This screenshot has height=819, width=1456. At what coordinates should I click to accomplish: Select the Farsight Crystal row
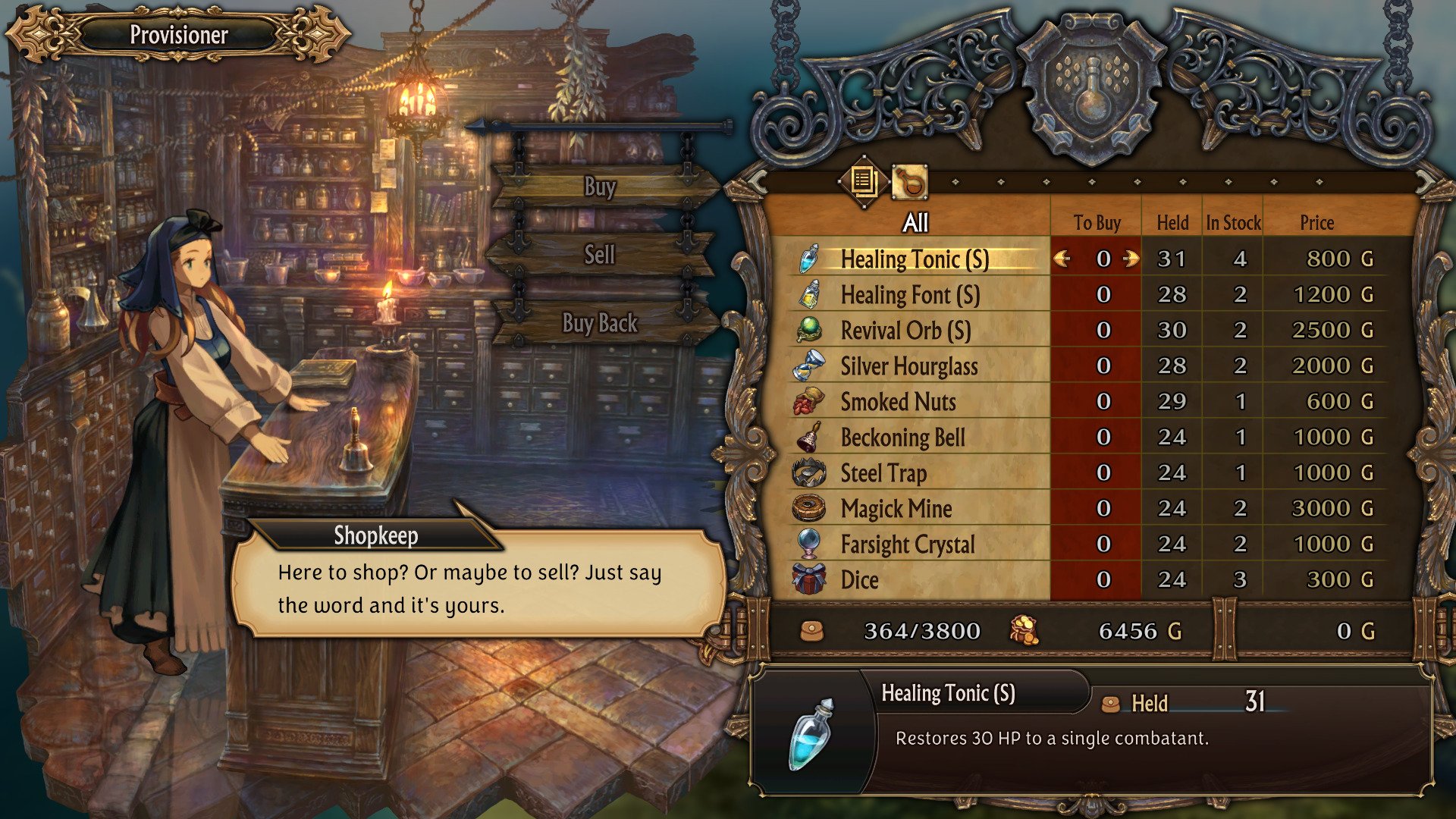click(x=907, y=544)
